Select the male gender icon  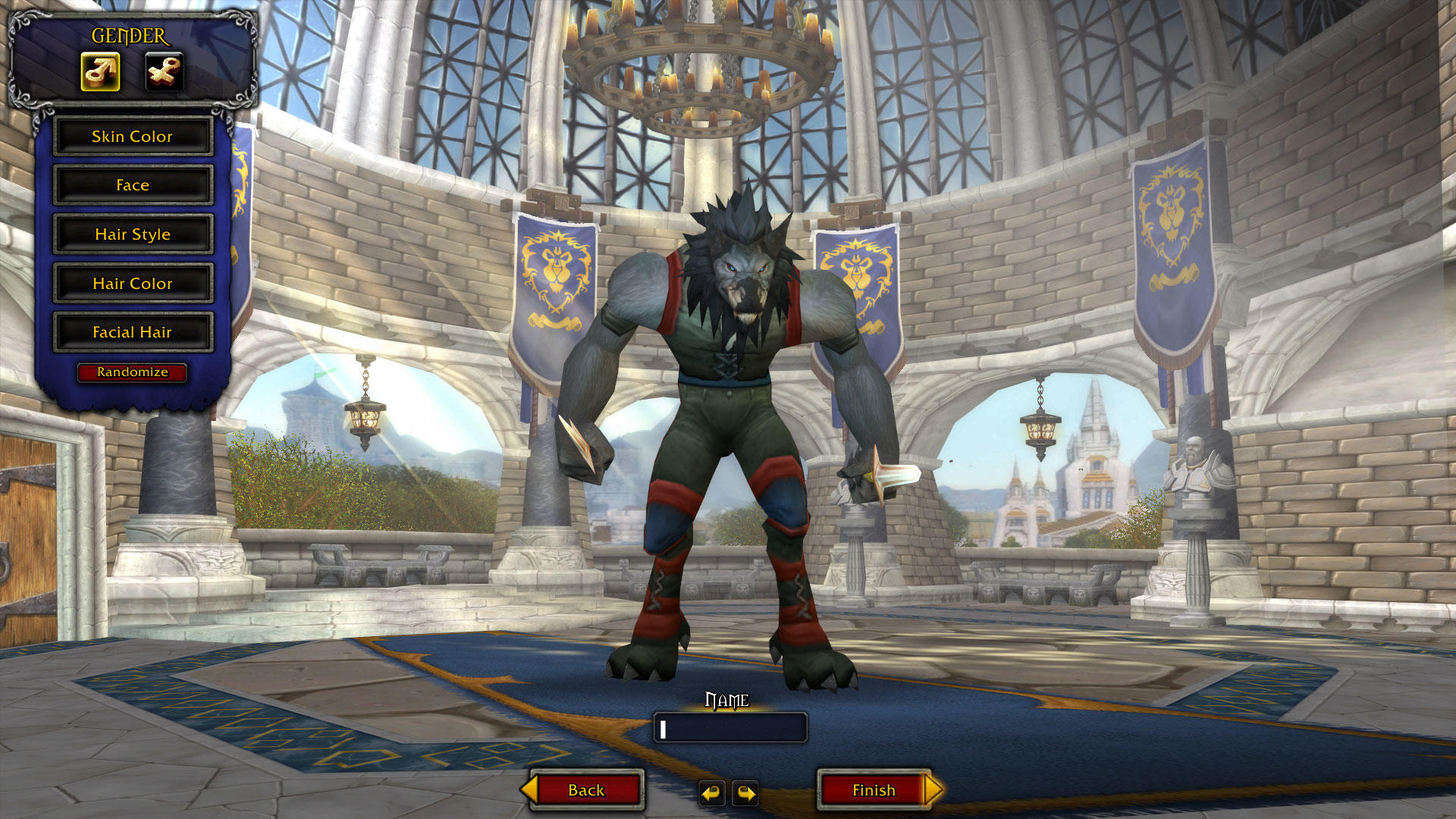(100, 72)
